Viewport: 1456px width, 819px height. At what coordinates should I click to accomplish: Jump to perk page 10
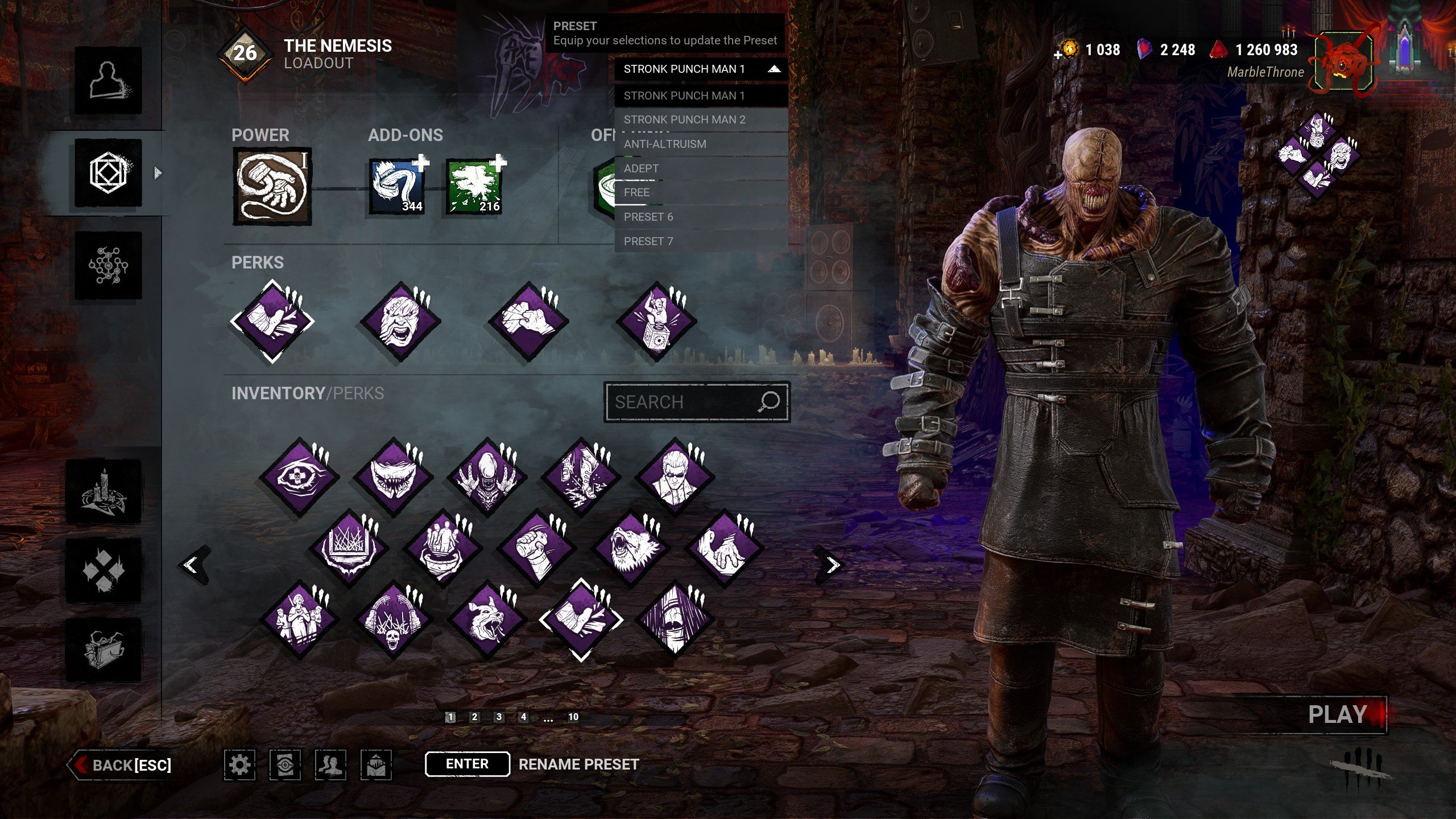573,717
